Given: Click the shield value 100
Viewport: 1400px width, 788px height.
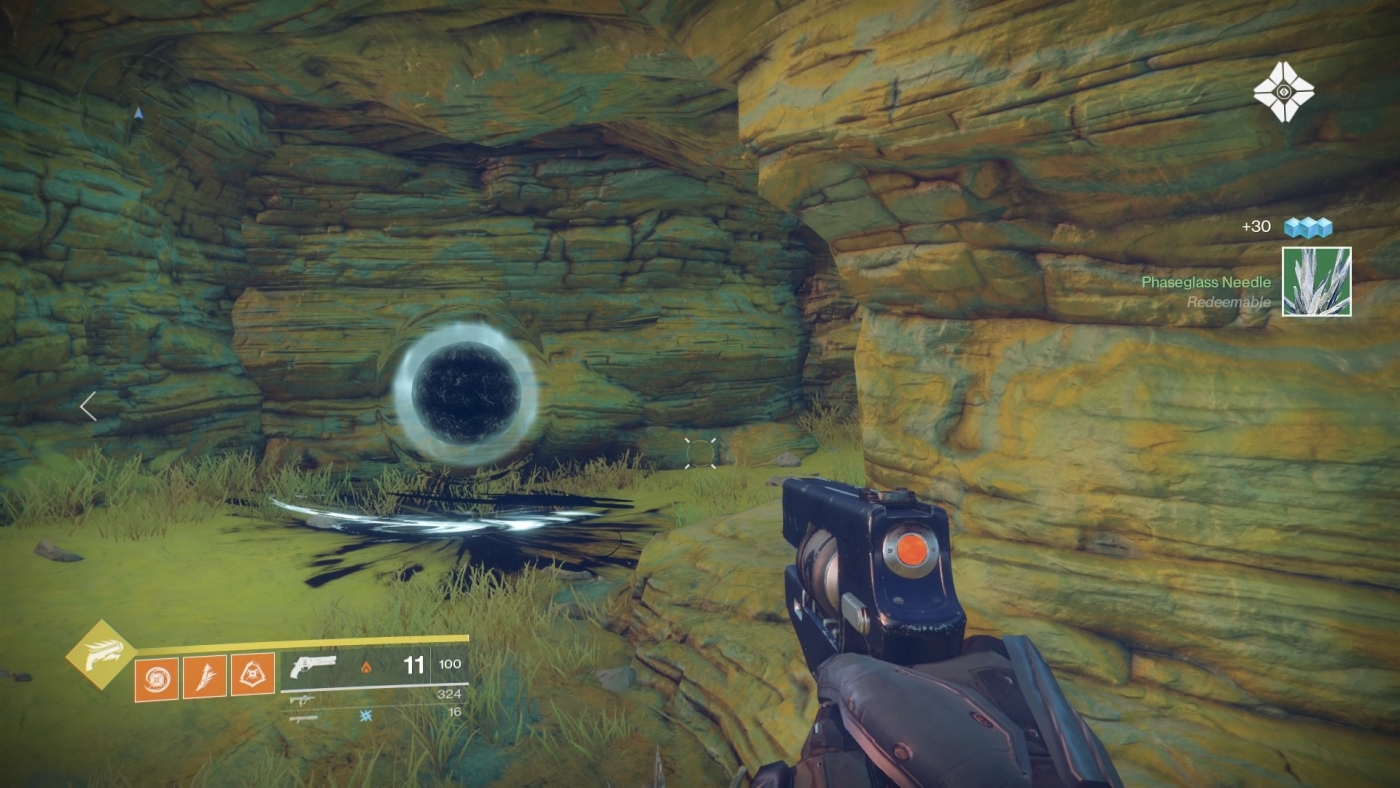Looking at the screenshot, I should [449, 663].
